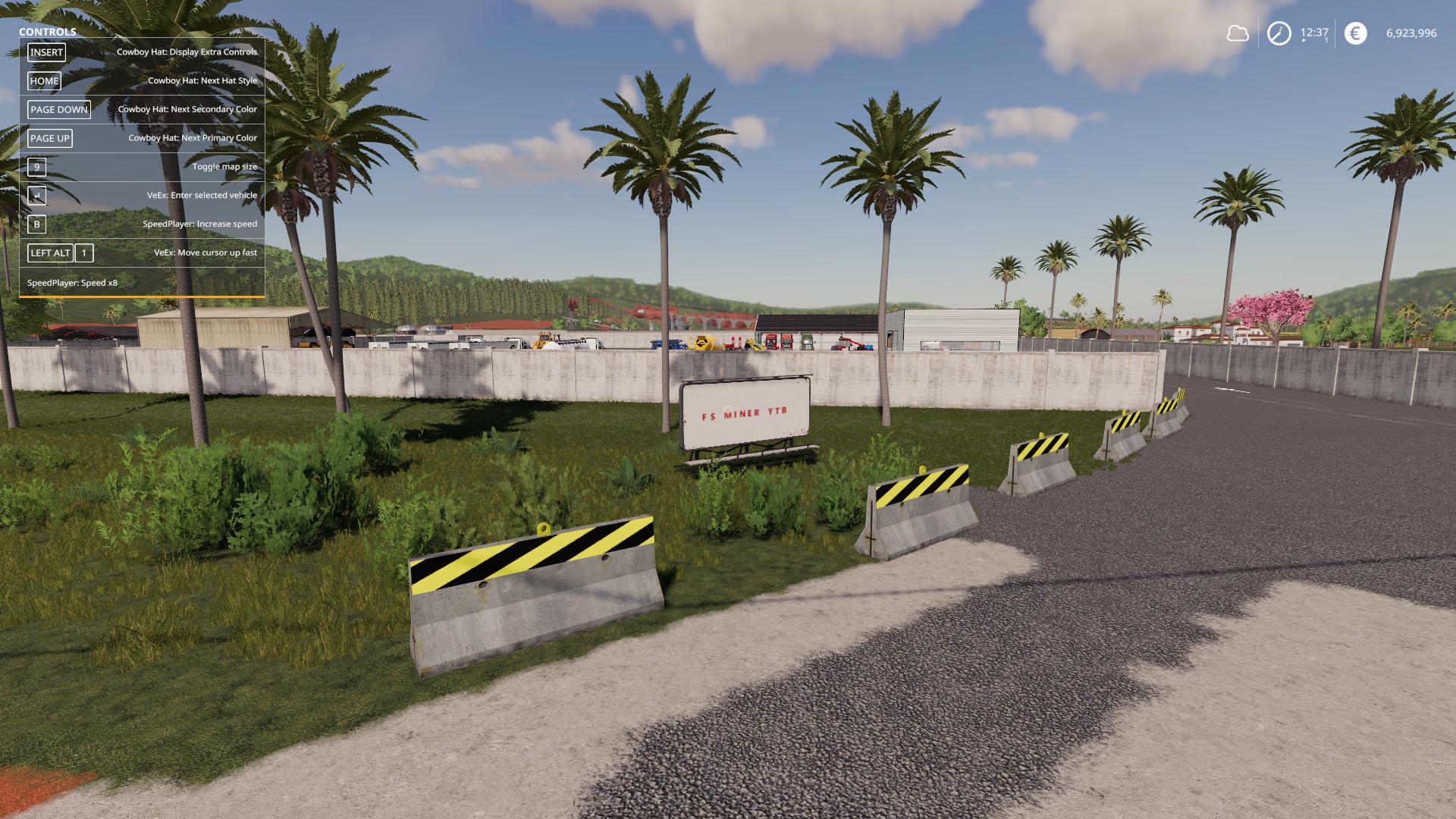Select the clock icon next to the time
1456x819 pixels.
1278,33
